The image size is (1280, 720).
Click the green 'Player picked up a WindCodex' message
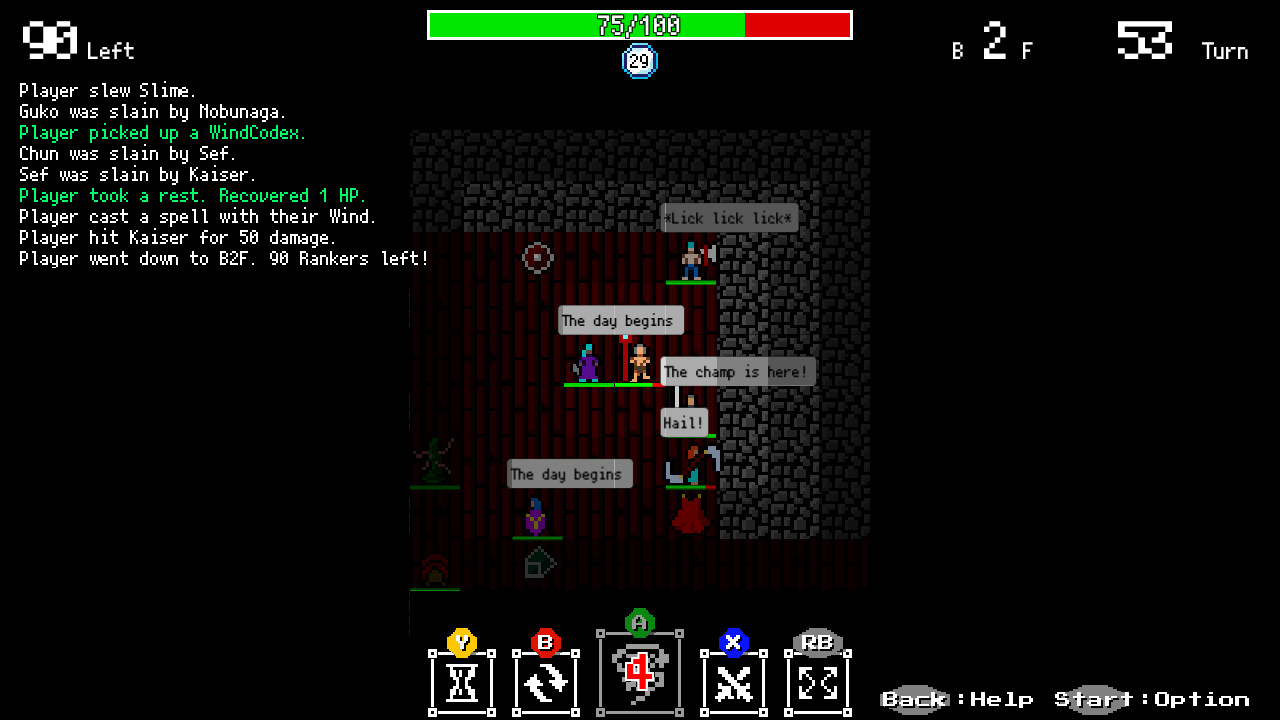coord(163,132)
